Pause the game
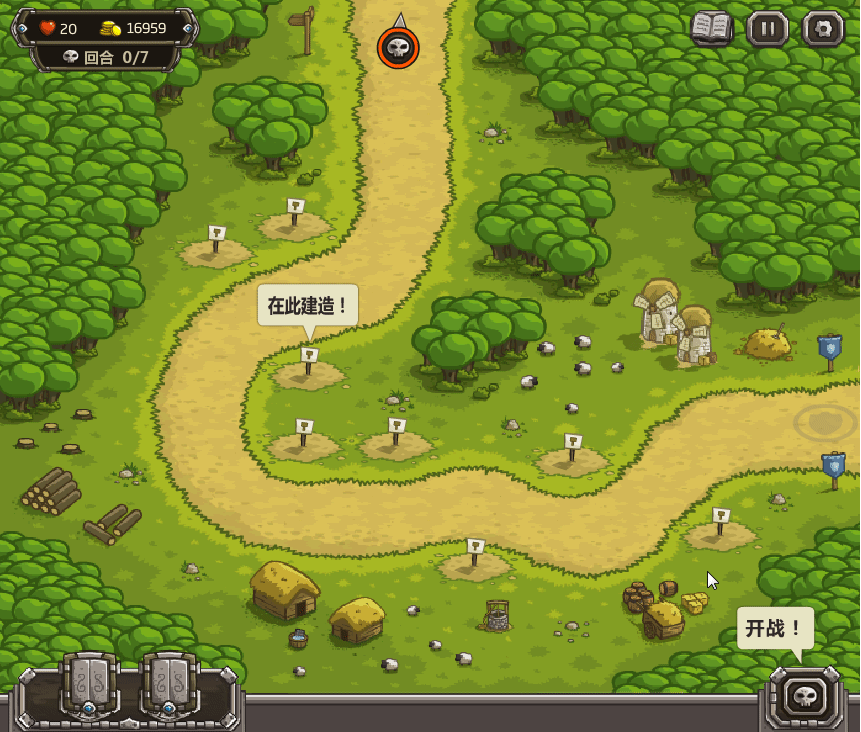Screen dimensions: 861x732 tap(767, 28)
